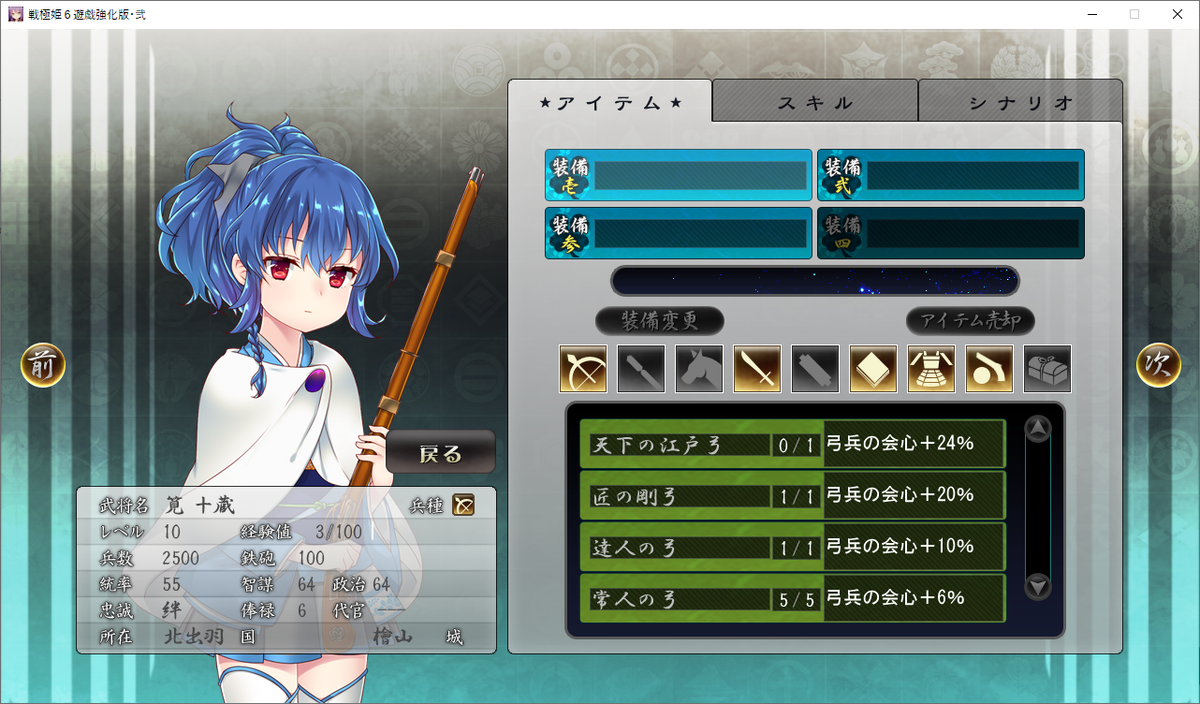Show previous general with 前 button
This screenshot has height=704, width=1200.
(43, 365)
